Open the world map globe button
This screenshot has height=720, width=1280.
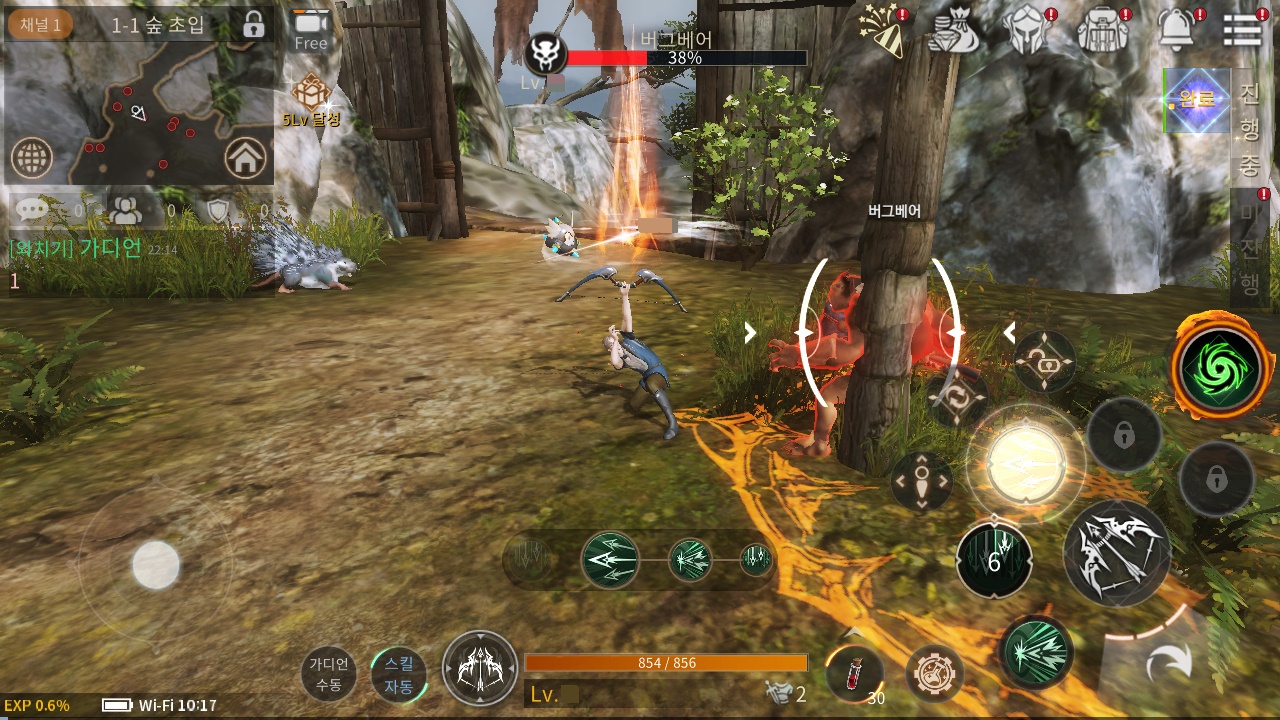(x=31, y=157)
